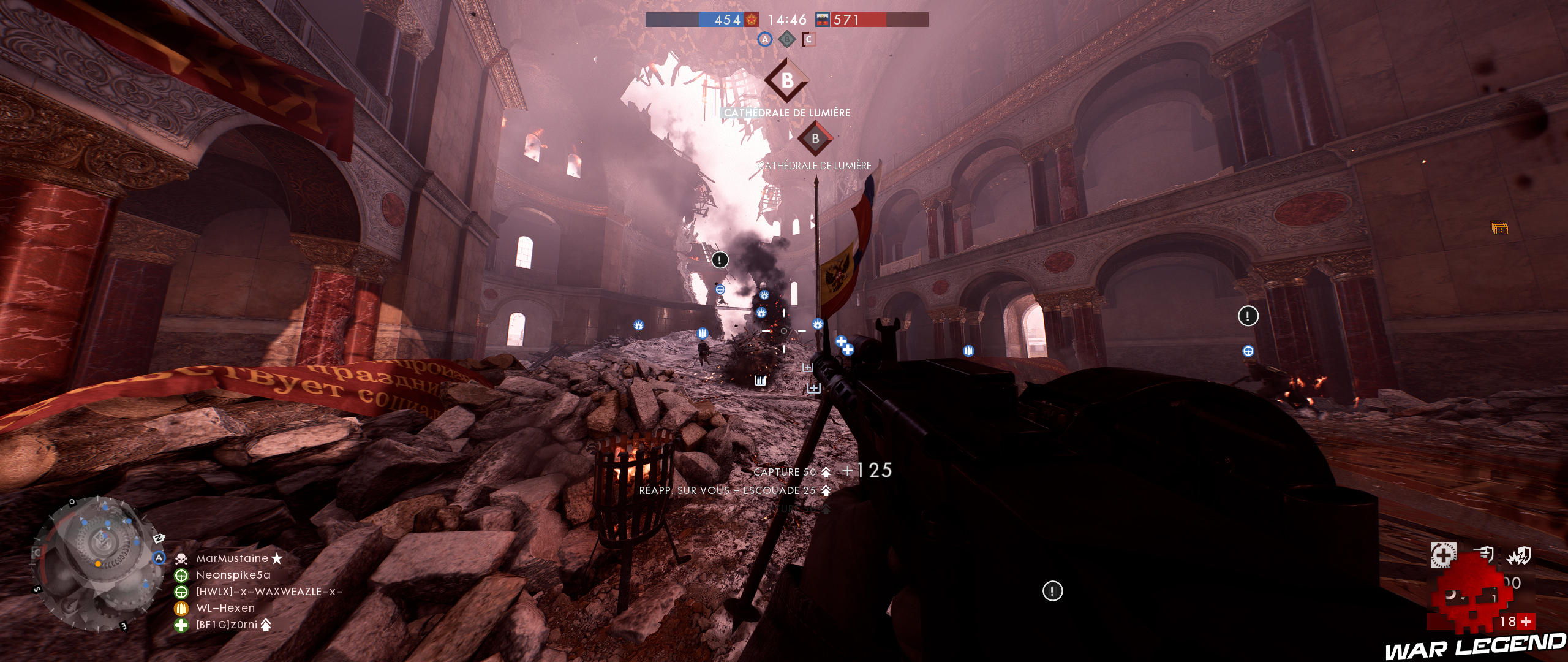Toggle the flame emblem beside the 454 score

click(751, 20)
